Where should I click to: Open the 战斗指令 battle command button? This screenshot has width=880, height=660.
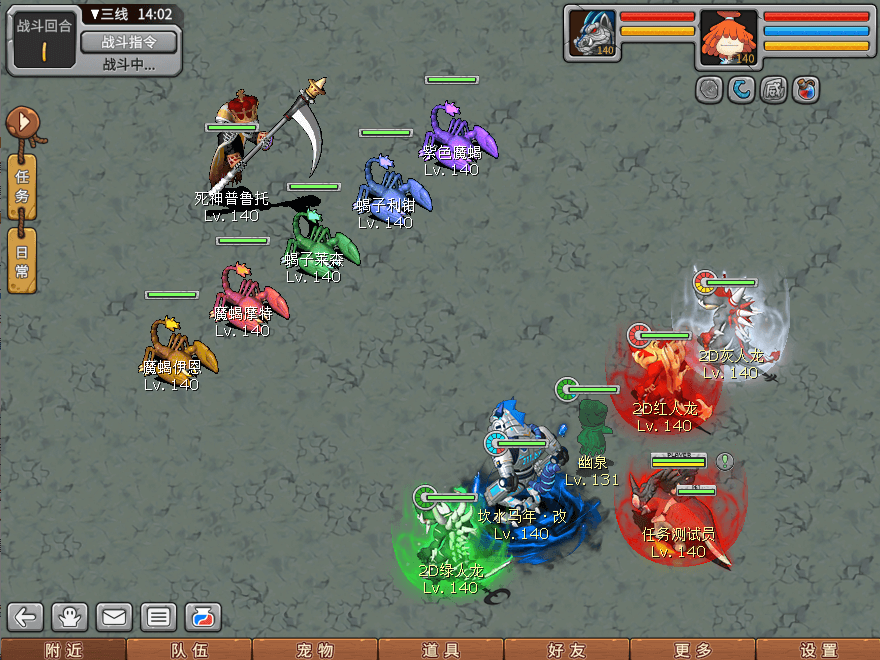click(127, 42)
